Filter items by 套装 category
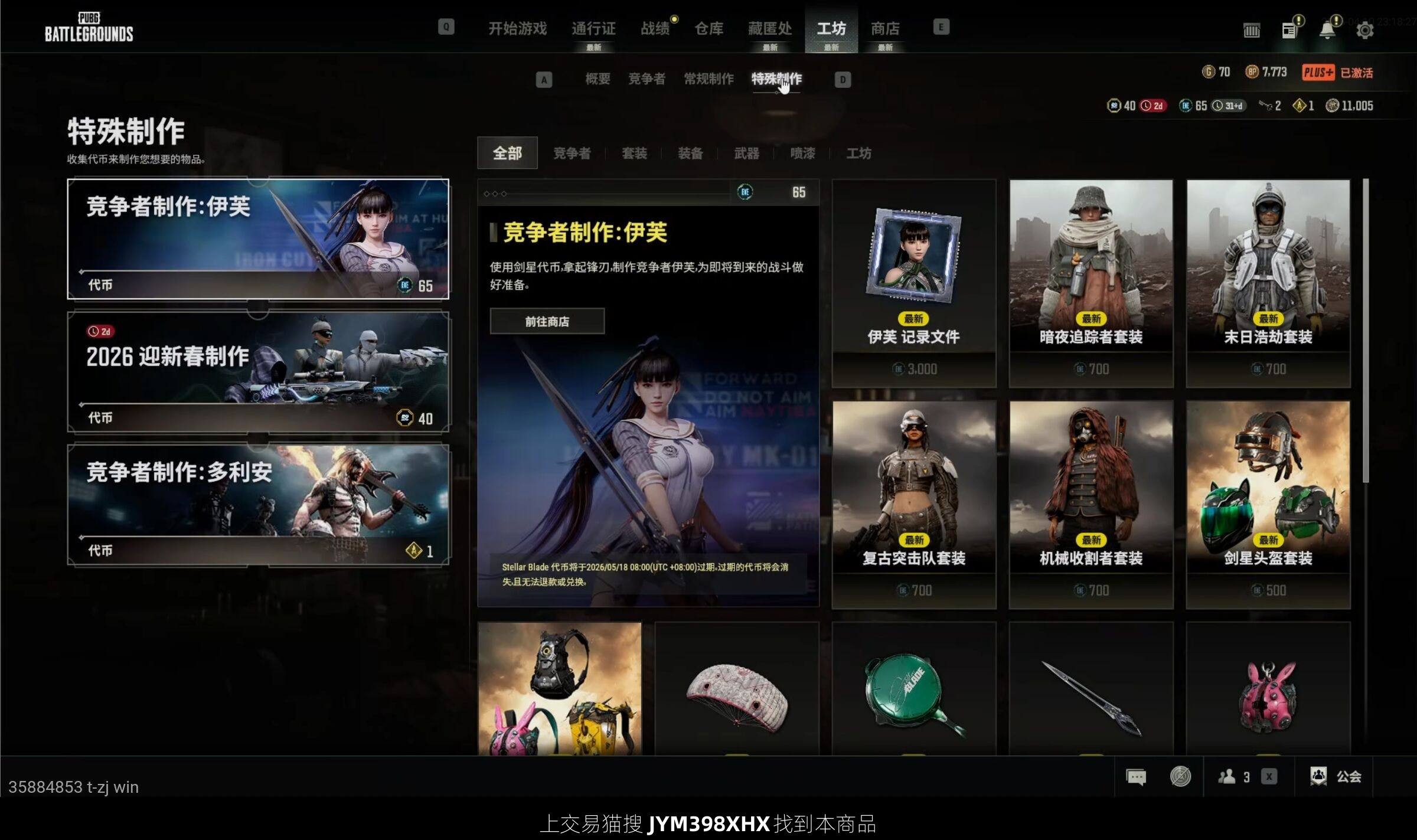The image size is (1417, 840). pos(634,153)
